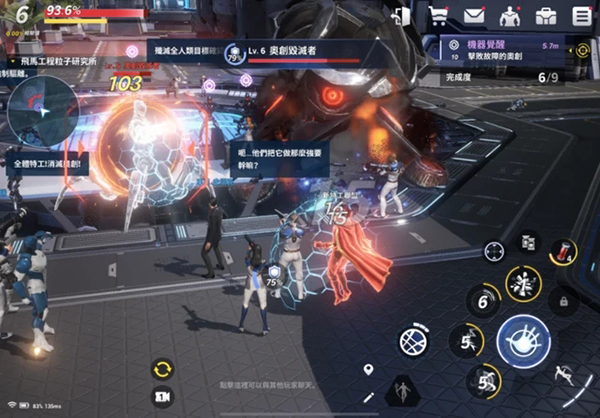Screen dimensions: 600x418
Task: Tap the locked skill slot
Action: tap(563, 300)
